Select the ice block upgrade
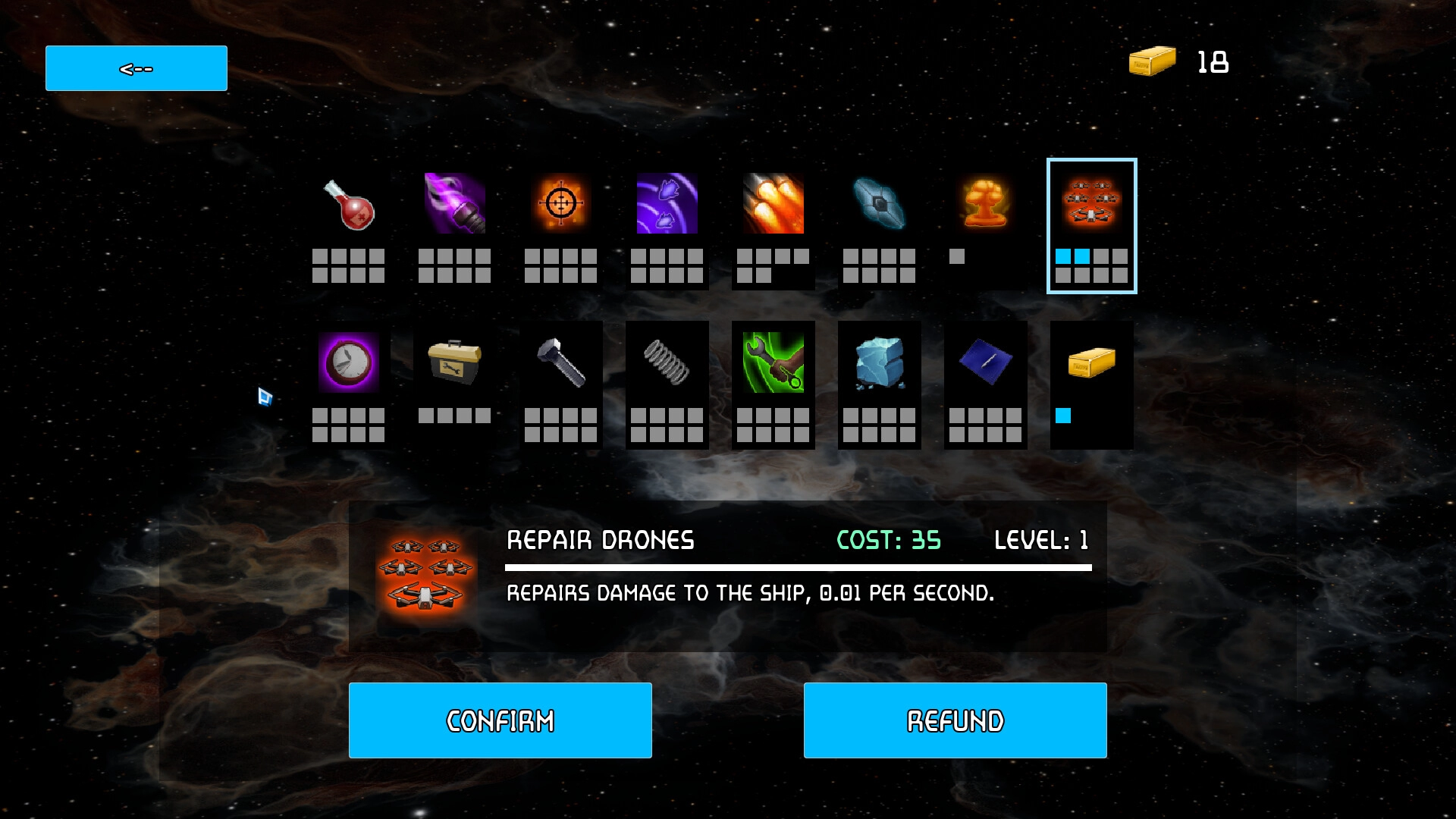1456x819 pixels. [880, 362]
